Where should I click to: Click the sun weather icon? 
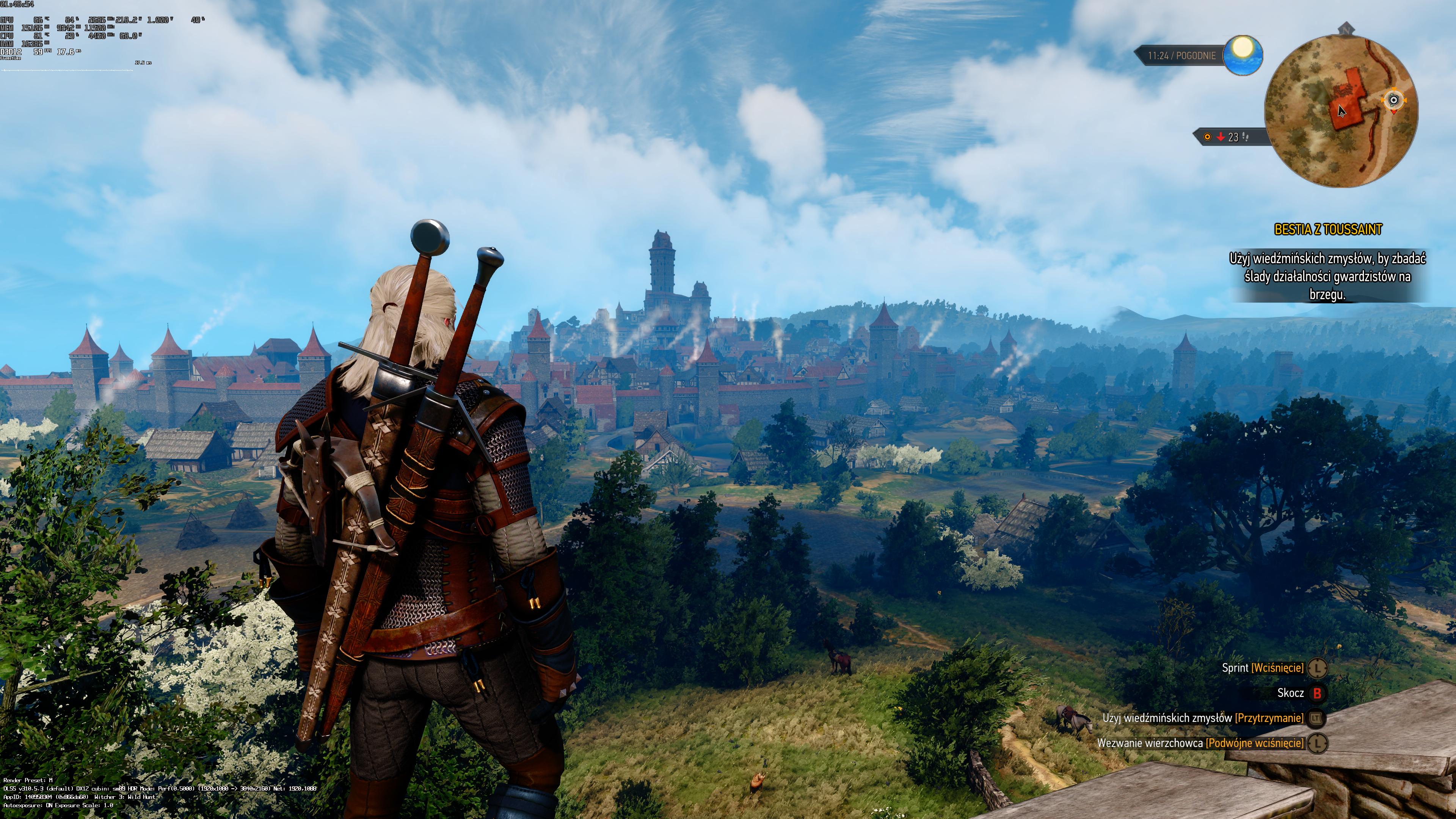[1243, 54]
